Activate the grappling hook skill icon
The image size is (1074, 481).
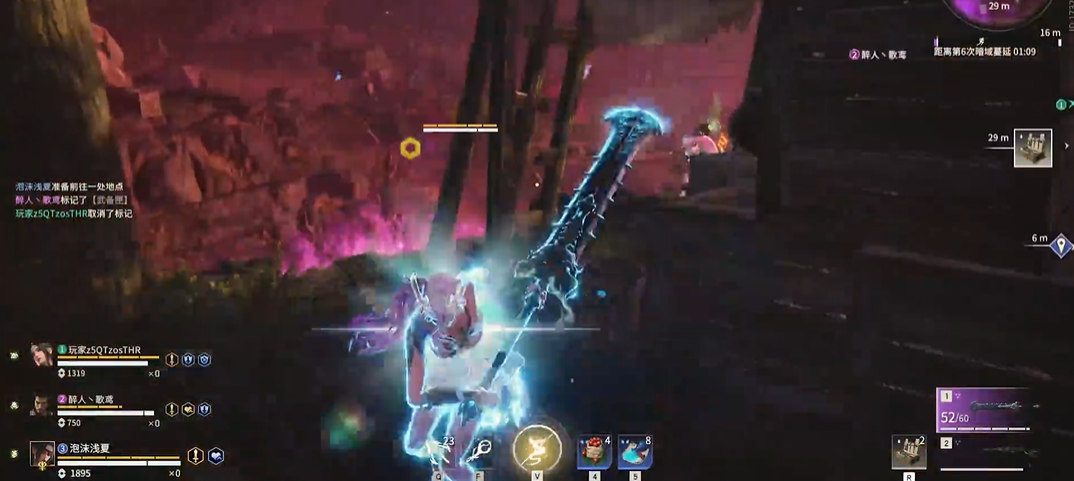click(x=480, y=452)
